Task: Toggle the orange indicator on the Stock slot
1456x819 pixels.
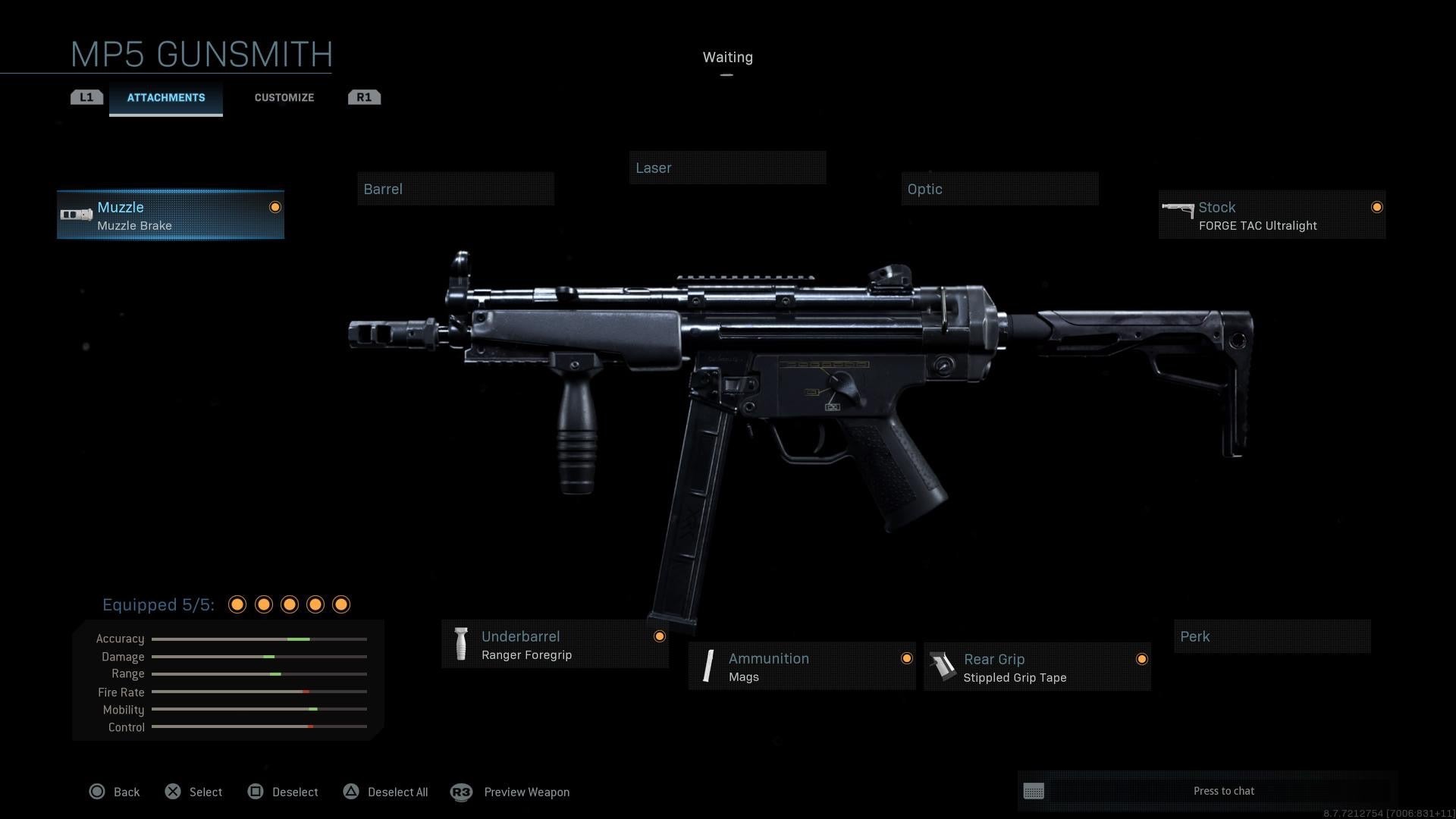Action: [x=1377, y=206]
